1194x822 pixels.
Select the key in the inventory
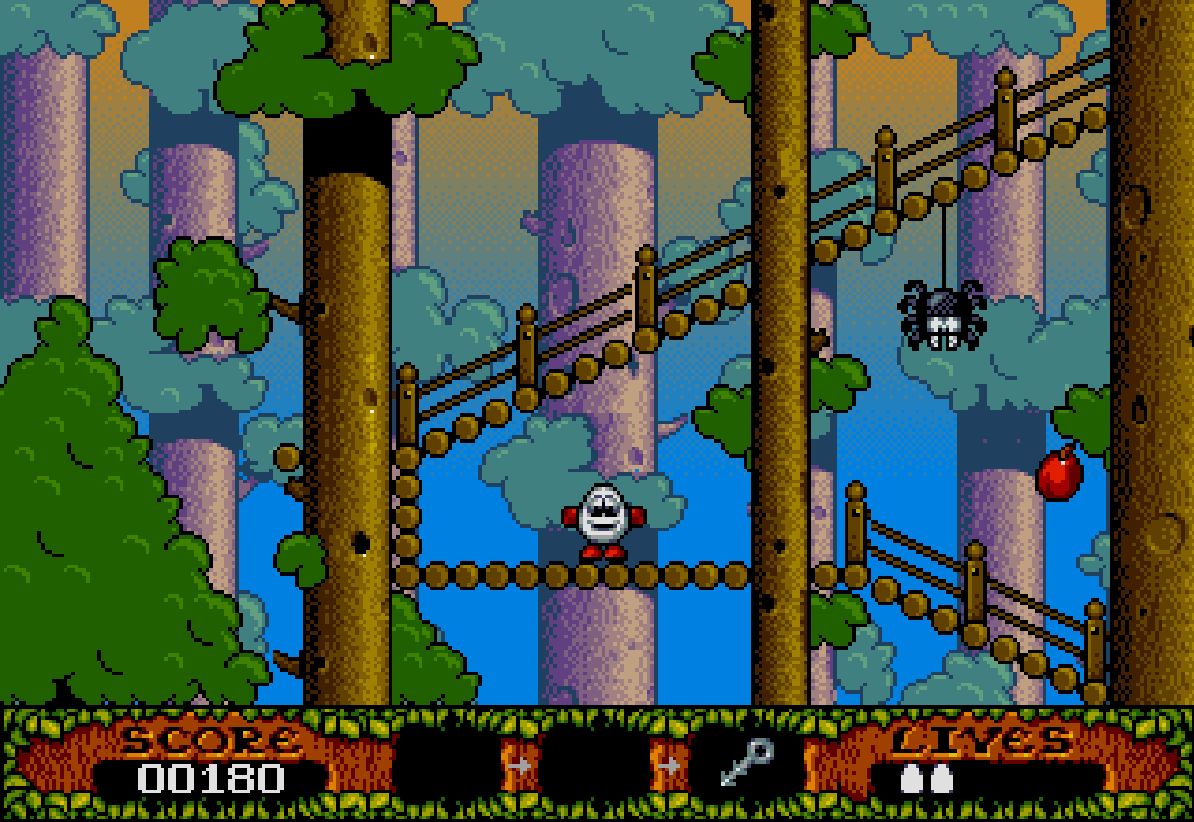[x=746, y=762]
